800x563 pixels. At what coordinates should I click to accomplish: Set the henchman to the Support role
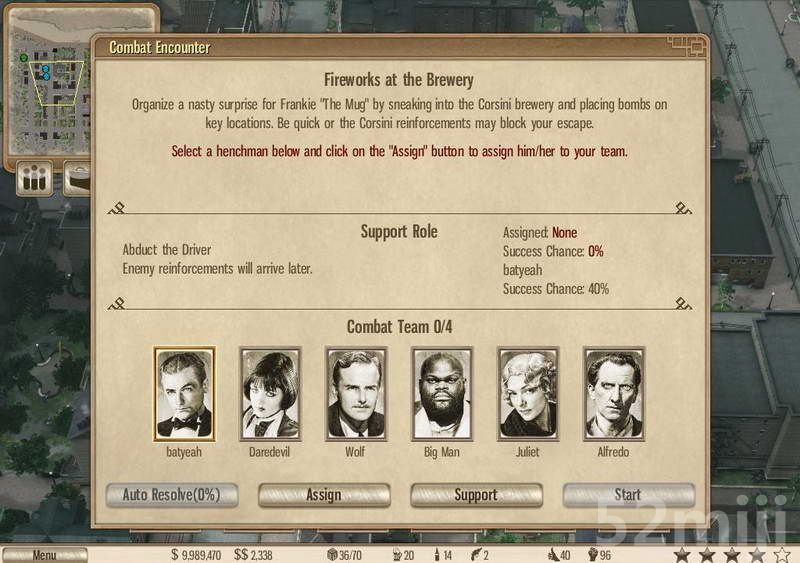pos(476,495)
